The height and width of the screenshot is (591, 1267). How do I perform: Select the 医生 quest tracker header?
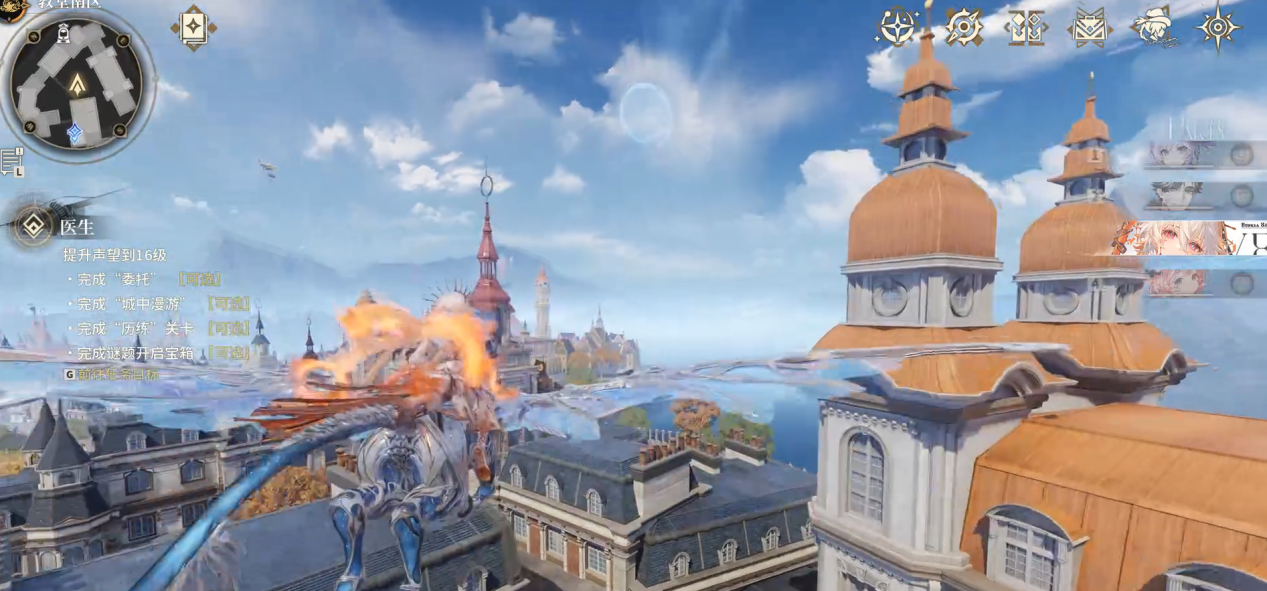[x=77, y=228]
